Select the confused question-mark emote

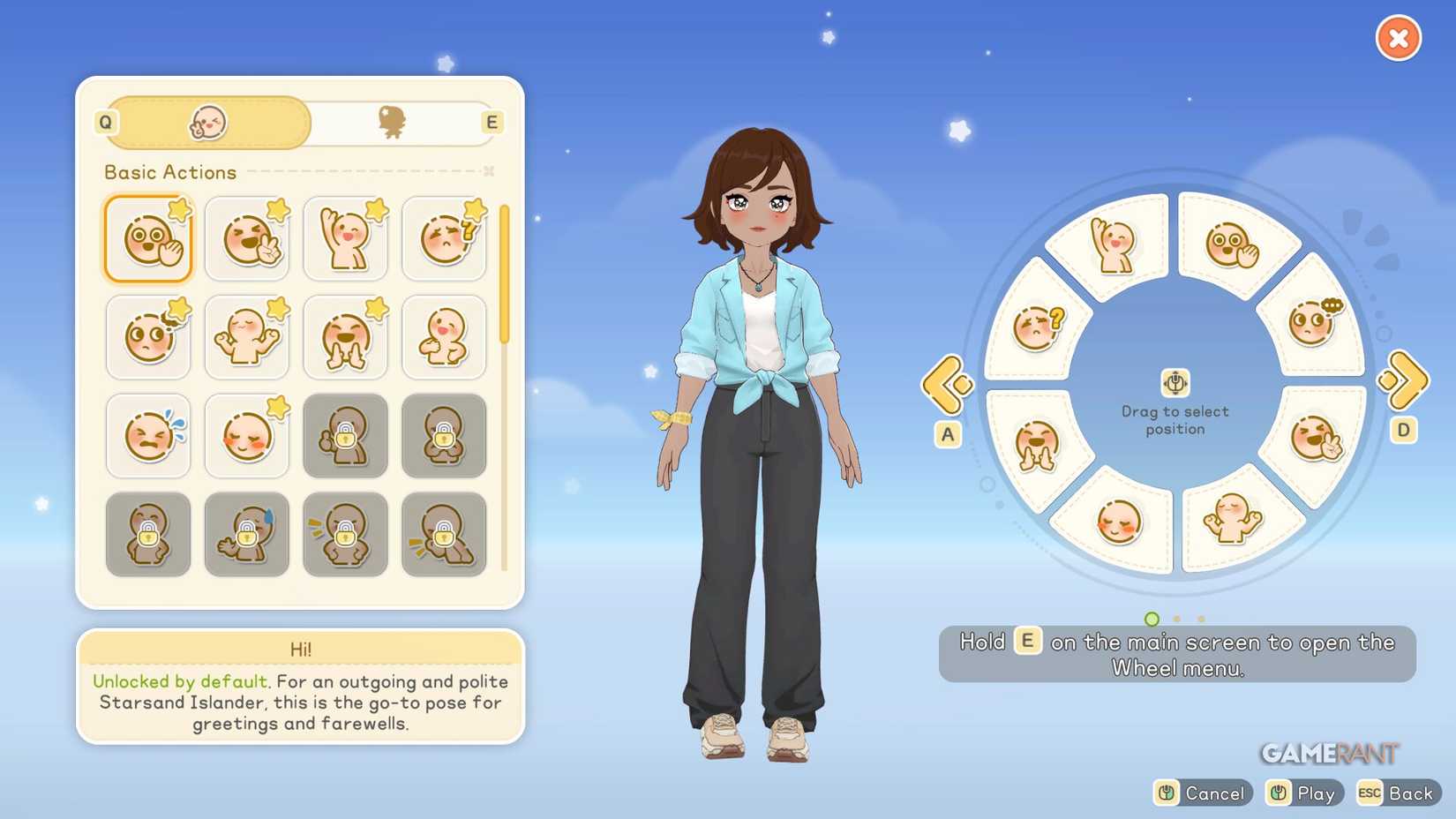pos(444,238)
